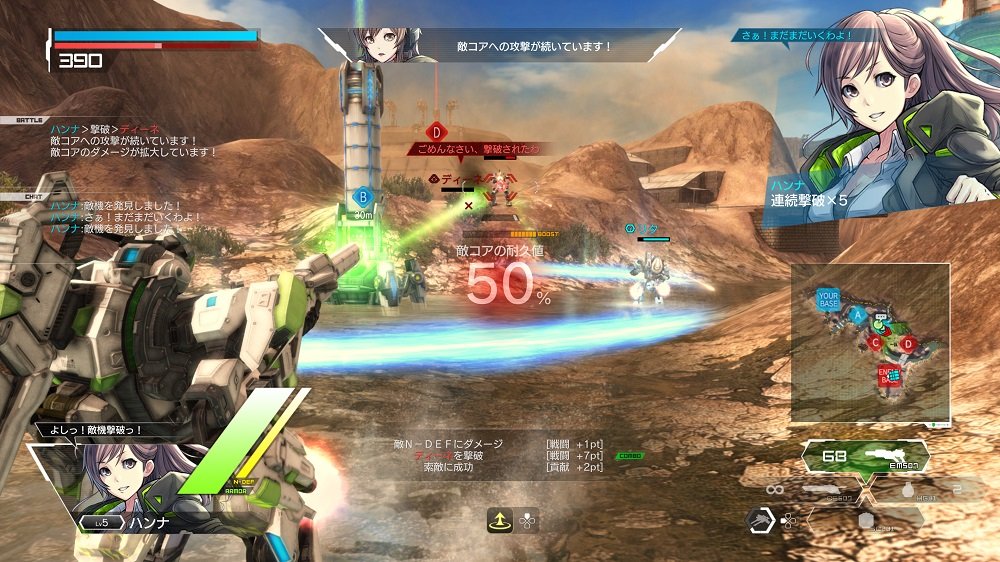Select the enemy base marker on minimap
This screenshot has width=1000, height=562.
point(889,375)
